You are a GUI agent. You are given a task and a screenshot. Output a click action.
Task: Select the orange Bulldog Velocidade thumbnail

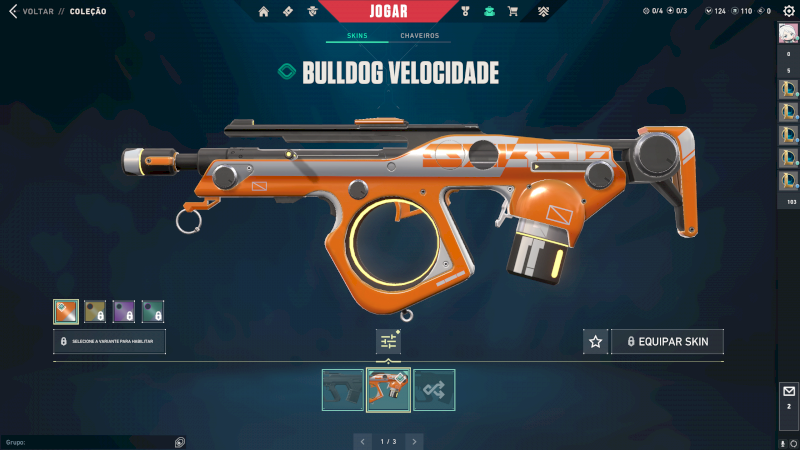(388, 390)
